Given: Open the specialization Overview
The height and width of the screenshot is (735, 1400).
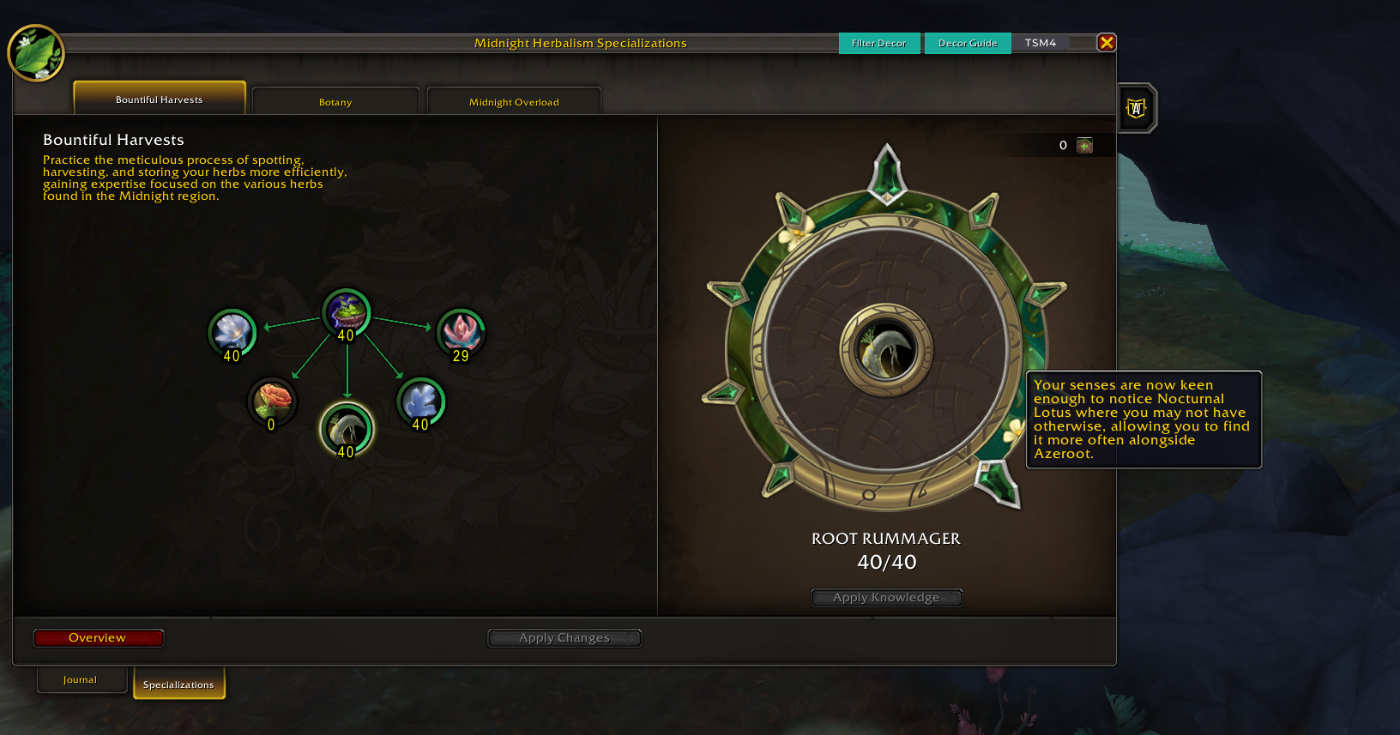Looking at the screenshot, I should [x=98, y=638].
